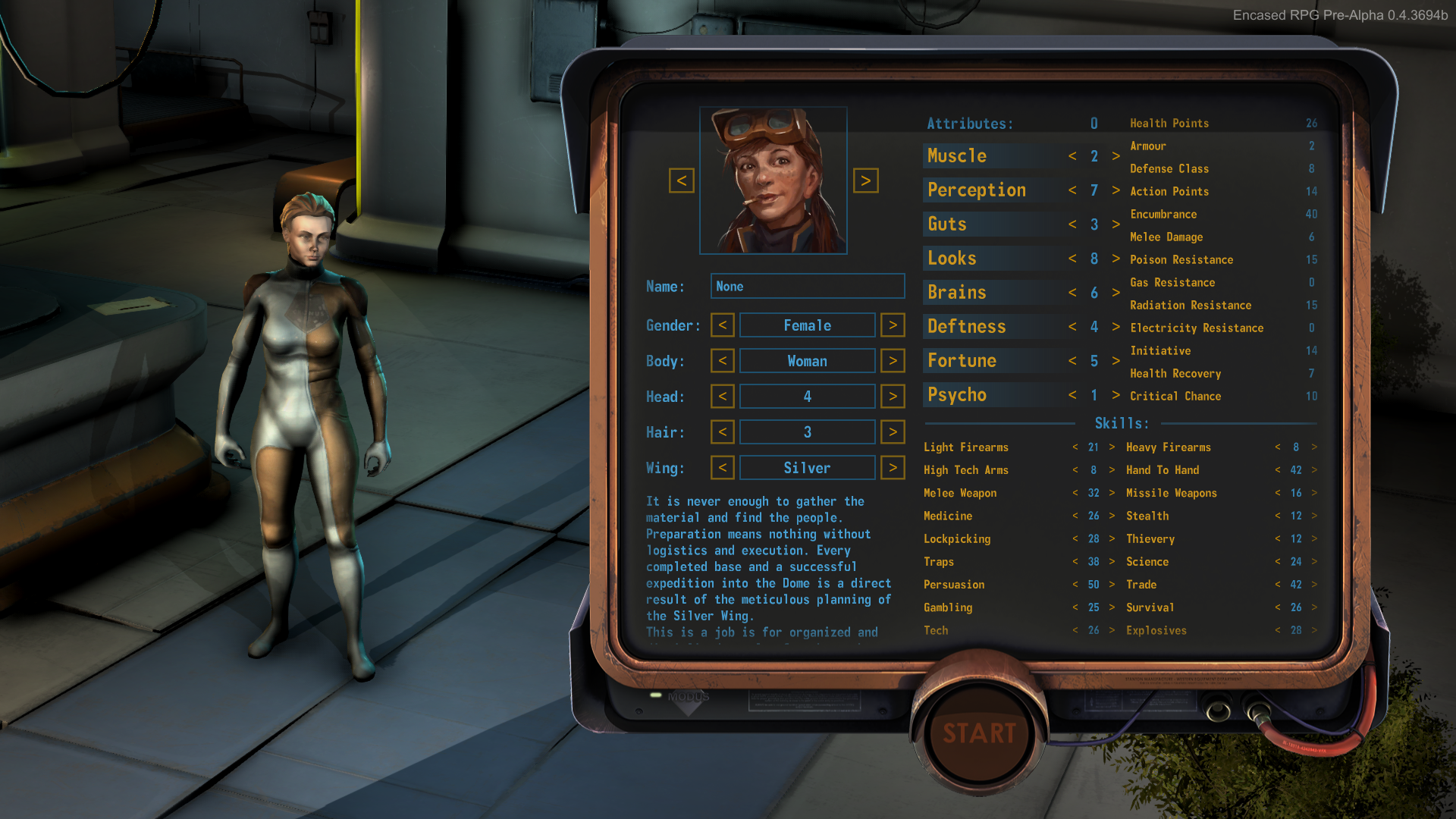Increase the Light Firearms skill
1456x819 pixels.
coord(1112,447)
